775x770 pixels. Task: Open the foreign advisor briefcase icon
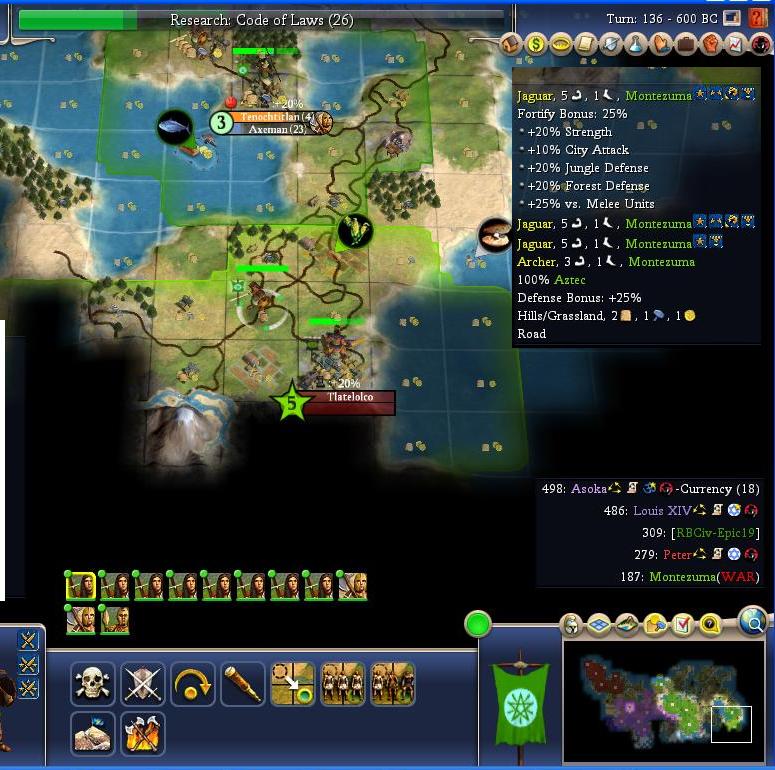pos(686,44)
